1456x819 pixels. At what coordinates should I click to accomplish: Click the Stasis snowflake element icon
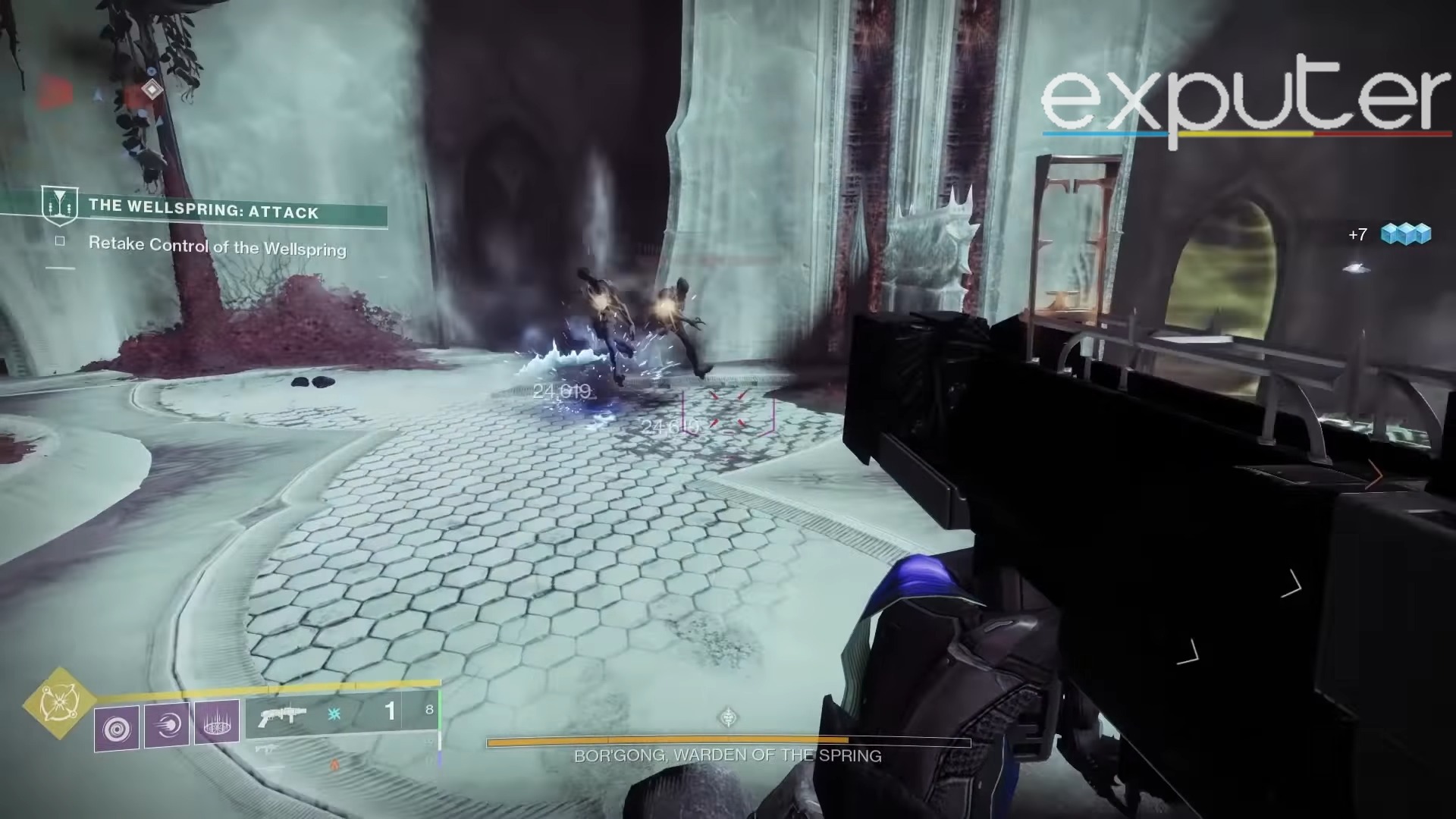click(334, 714)
